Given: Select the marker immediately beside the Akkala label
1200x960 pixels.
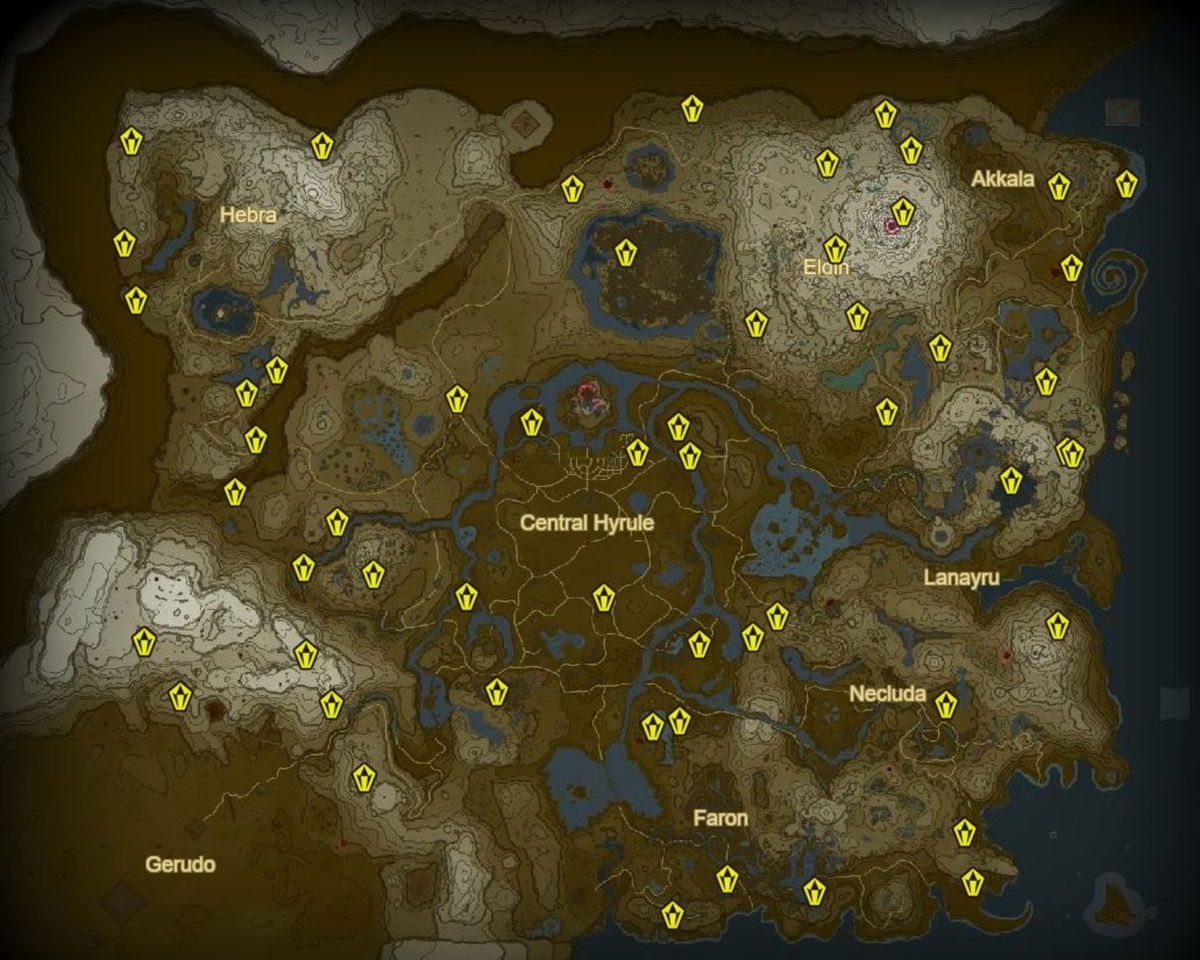Looking at the screenshot, I should click(x=1058, y=186).
